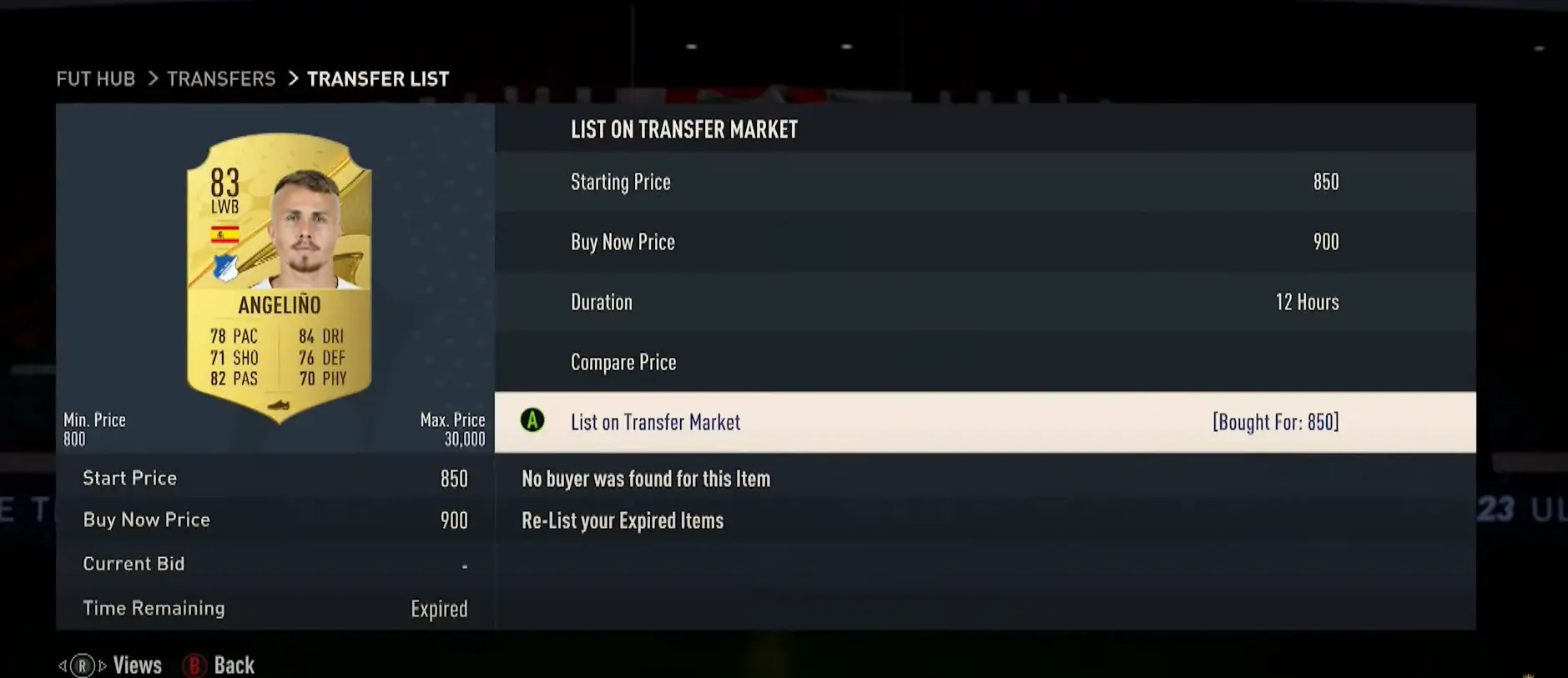Click the green A button prompt icon
This screenshot has width=1568, height=678.
click(532, 422)
